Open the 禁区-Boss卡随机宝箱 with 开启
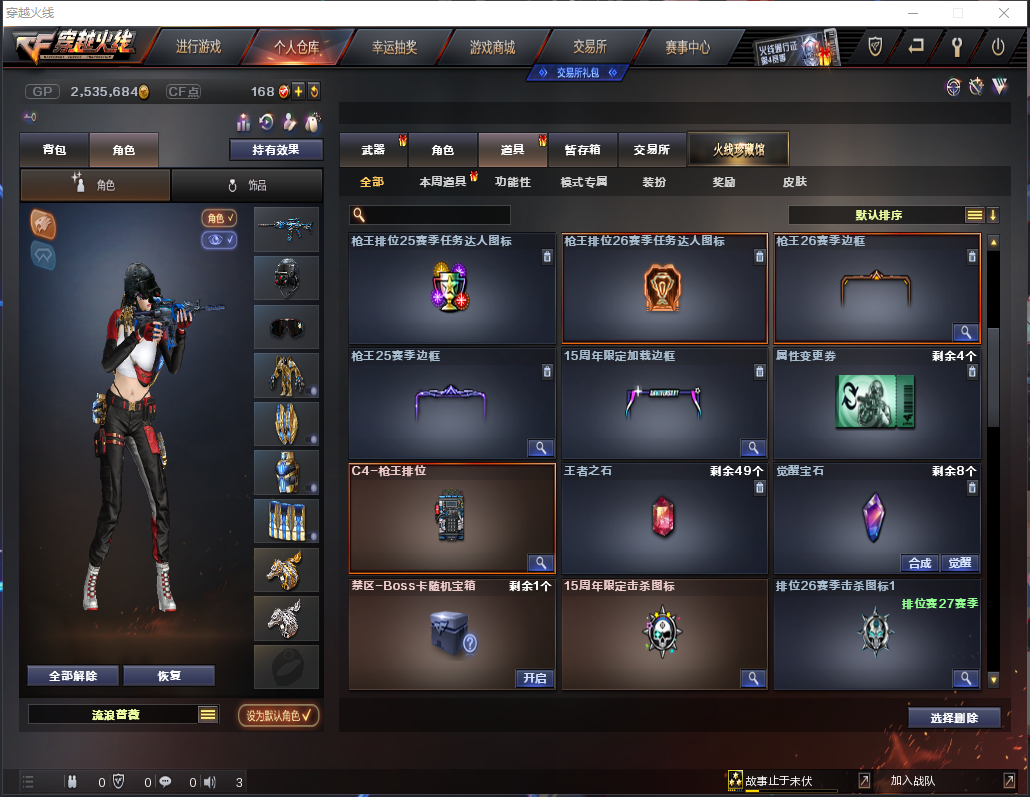1030x797 pixels. (534, 678)
